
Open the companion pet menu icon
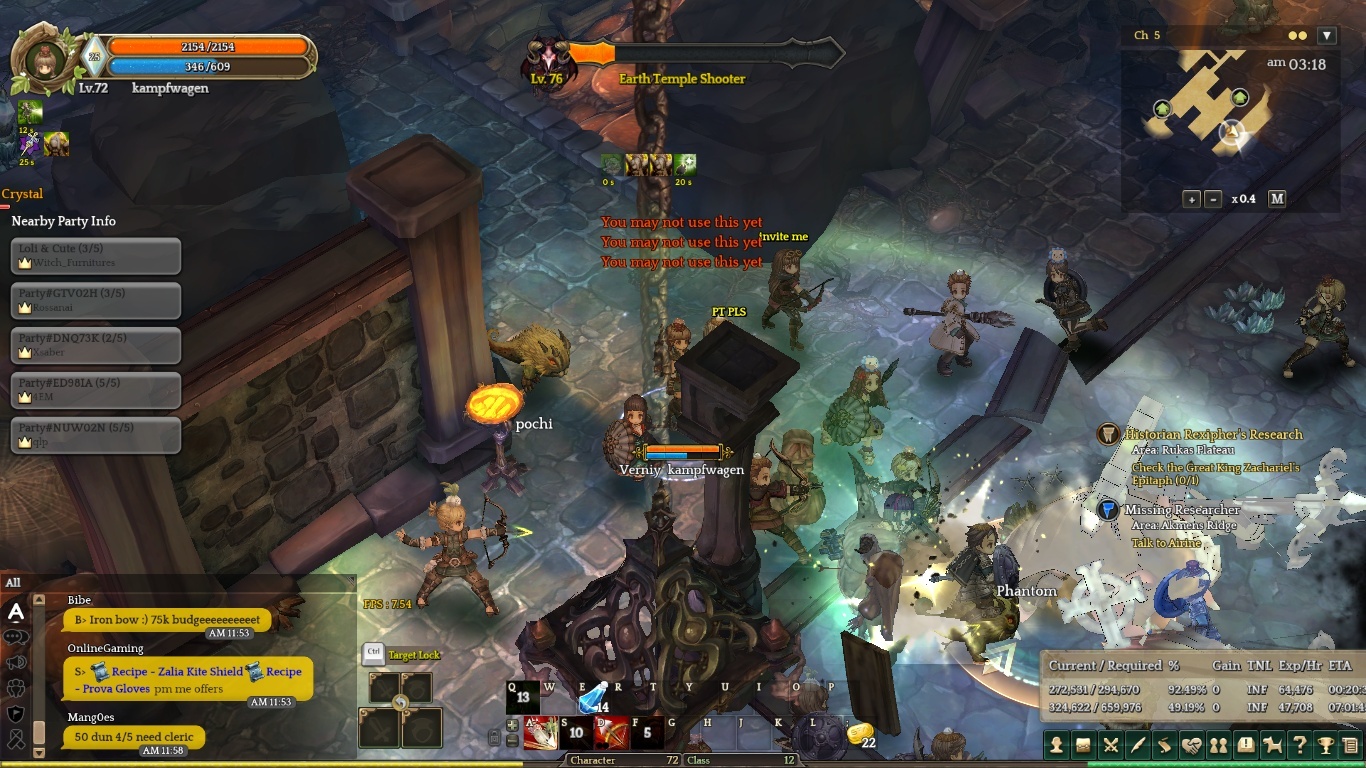[1272, 745]
